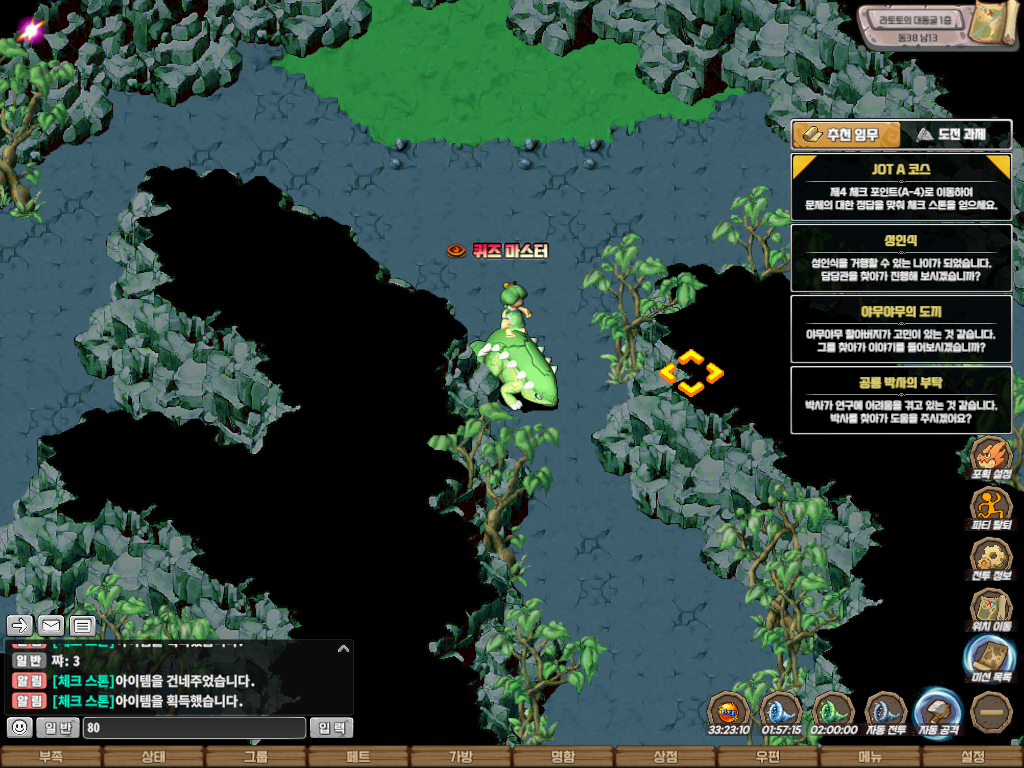The width and height of the screenshot is (1024, 768).
Task: Open the 상점 (Shop) menu
Action: pyautogui.click(x=665, y=757)
